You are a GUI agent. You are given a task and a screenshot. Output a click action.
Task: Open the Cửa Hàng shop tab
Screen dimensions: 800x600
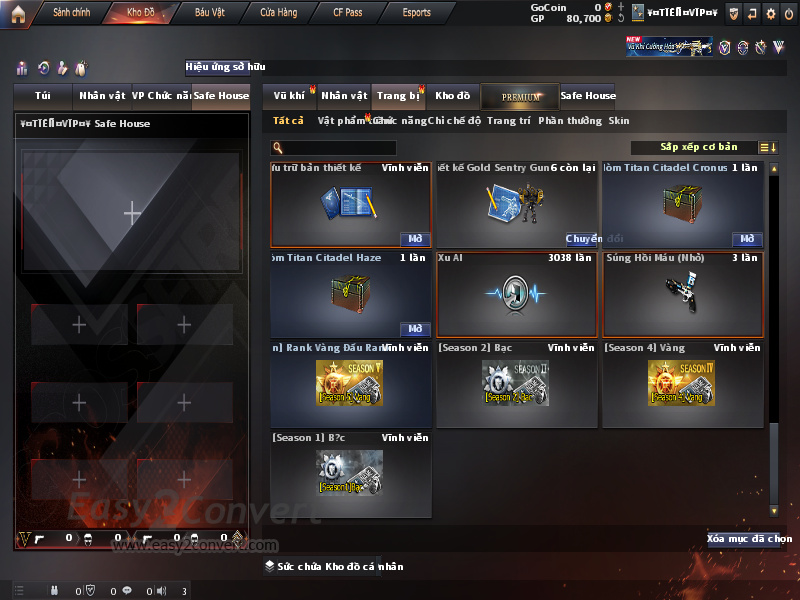[279, 13]
